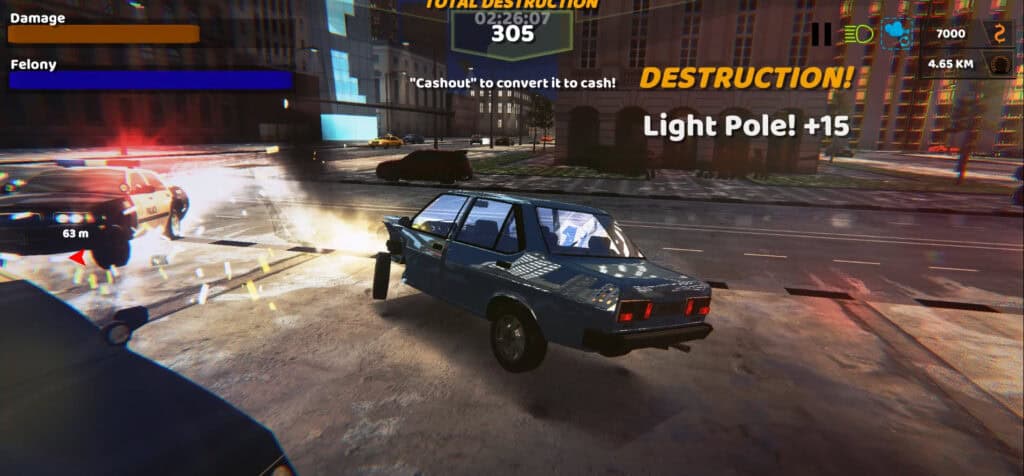Tap the blue cloud icon

coord(896,34)
